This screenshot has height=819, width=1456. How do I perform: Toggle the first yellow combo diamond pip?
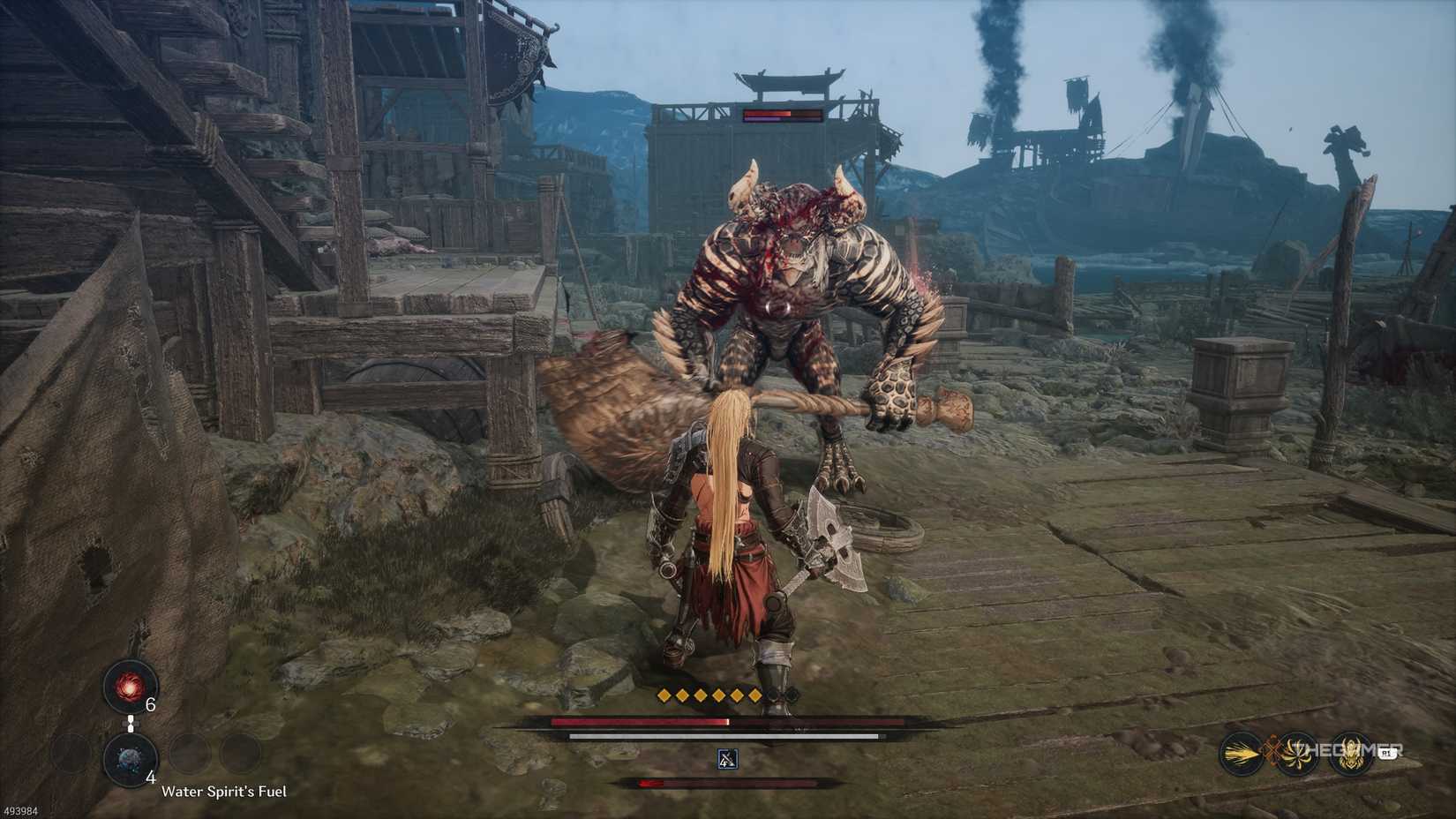point(663,695)
